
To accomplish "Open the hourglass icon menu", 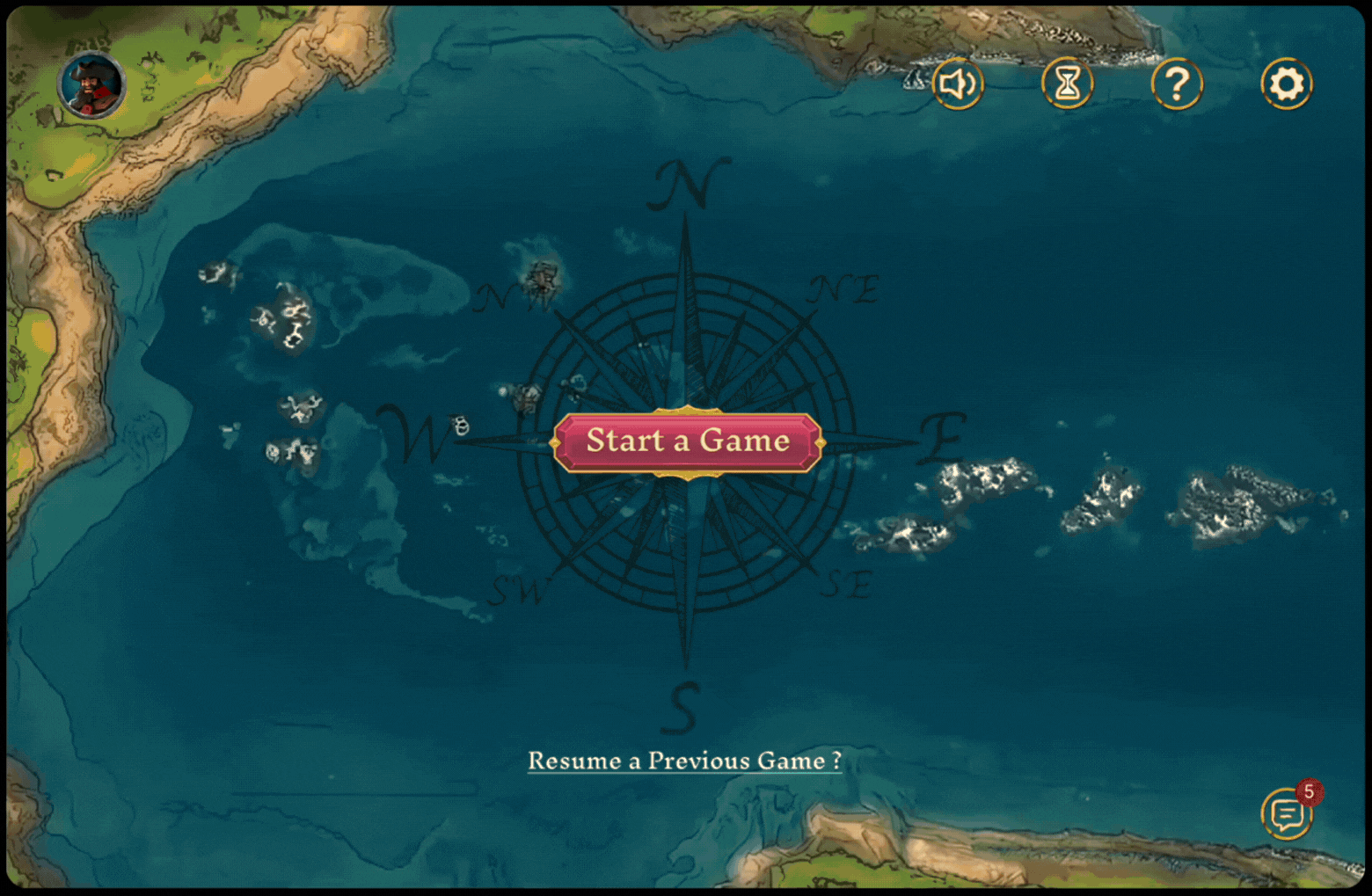I will (1067, 84).
